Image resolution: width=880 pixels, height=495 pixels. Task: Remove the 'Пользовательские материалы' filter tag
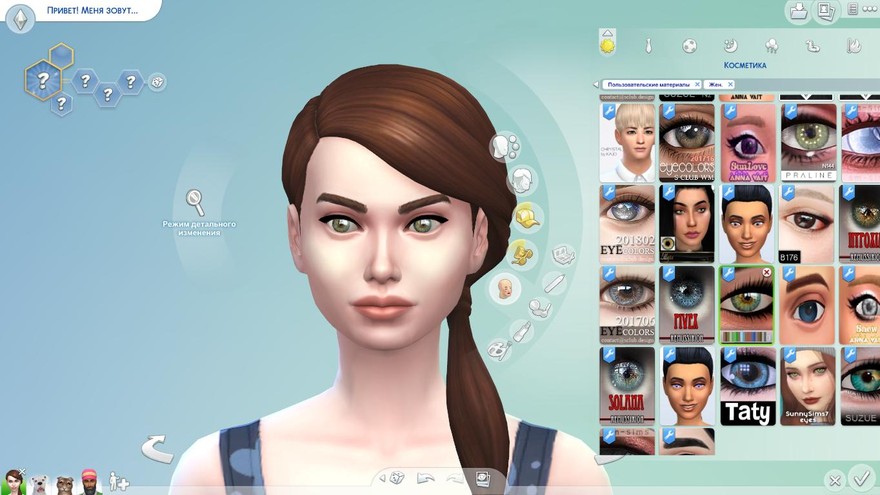point(697,85)
